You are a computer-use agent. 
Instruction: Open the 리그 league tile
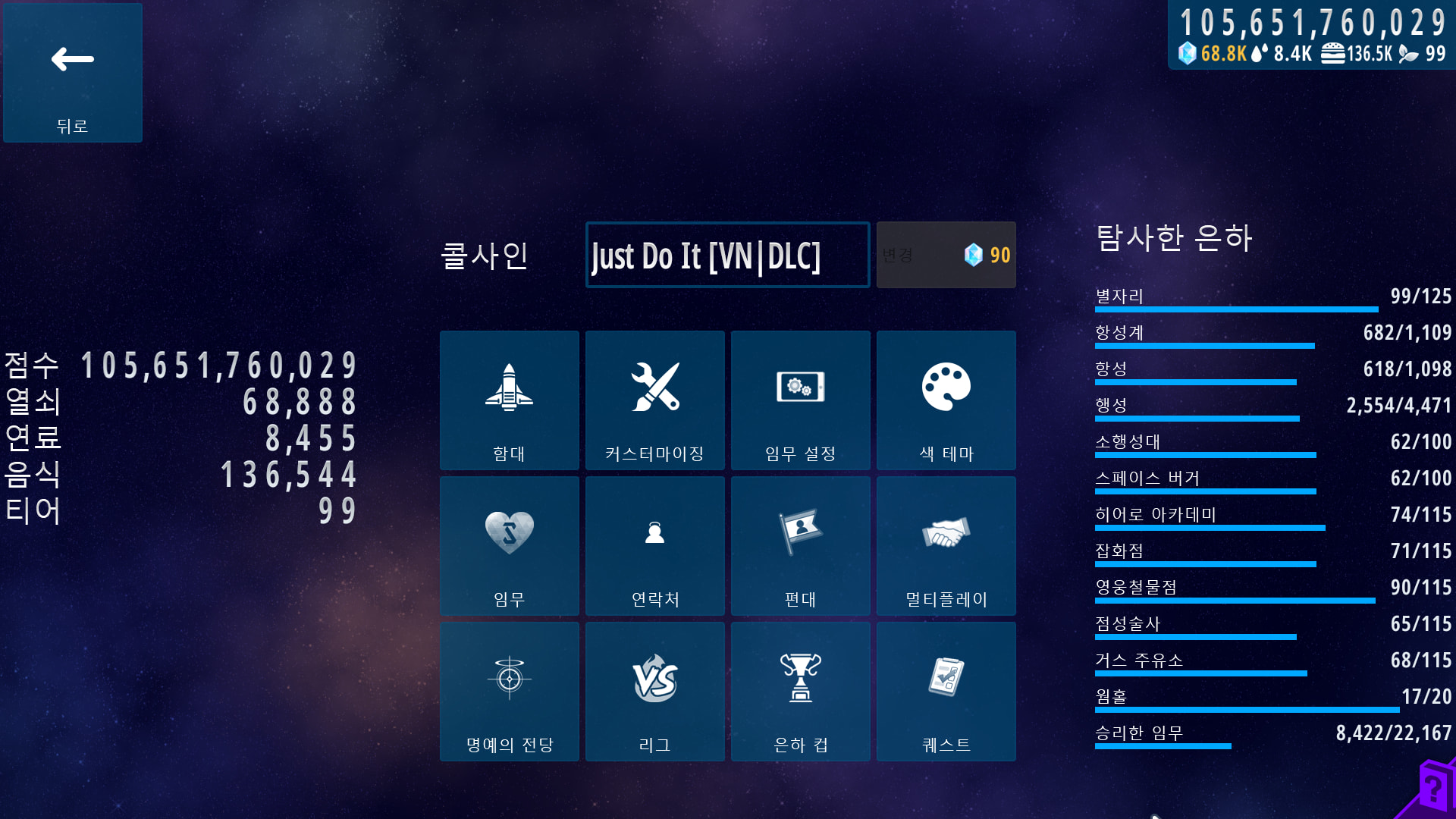tap(654, 692)
